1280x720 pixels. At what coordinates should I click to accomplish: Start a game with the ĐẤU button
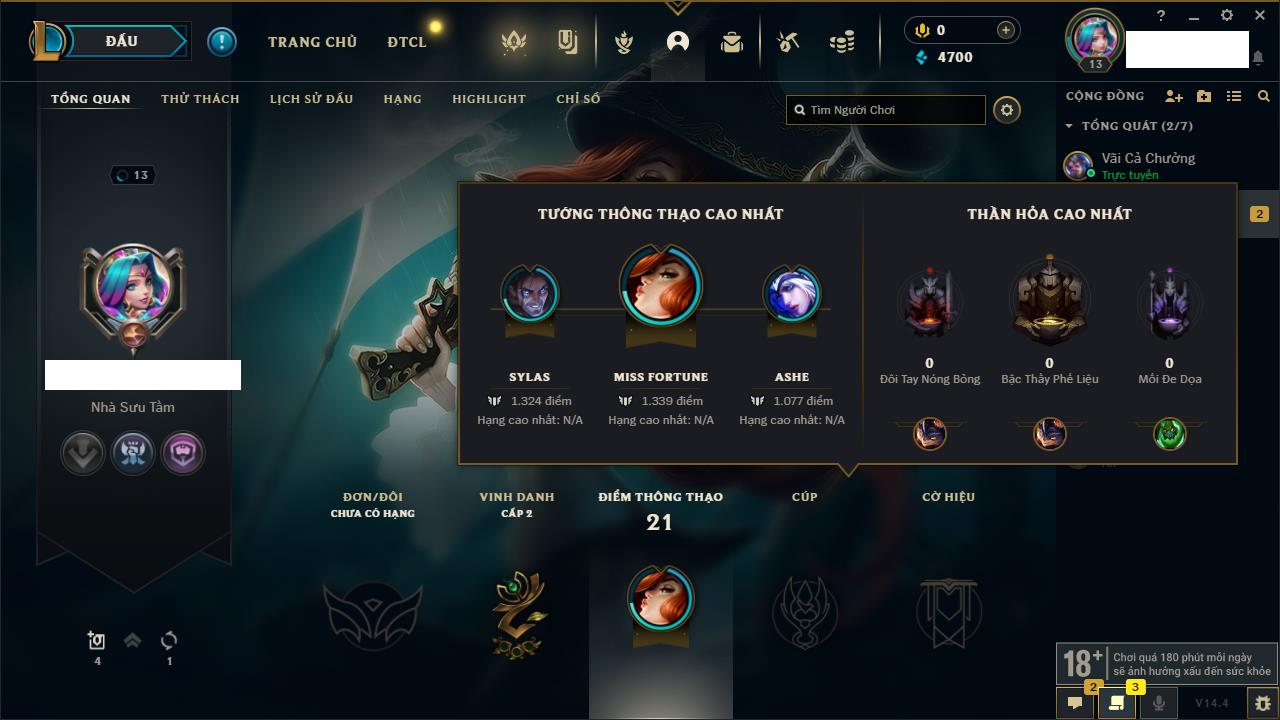pos(122,41)
